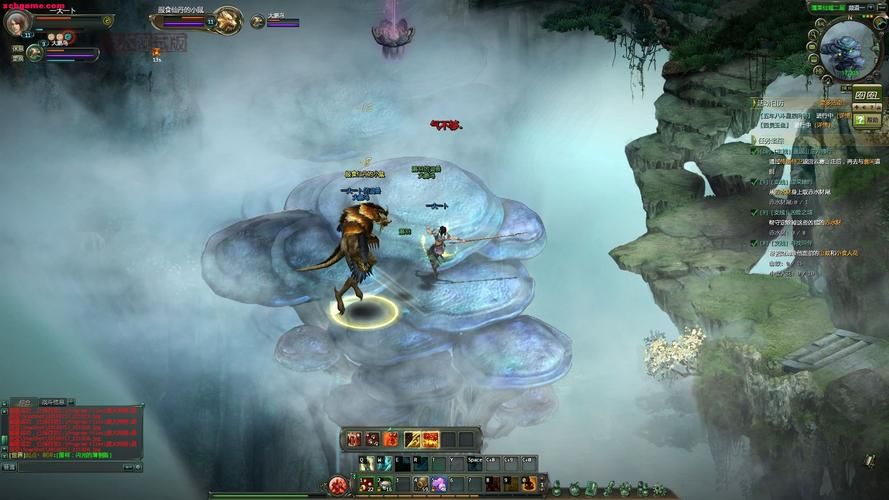Type in the chat input box
The height and width of the screenshot is (500, 889).
70,467
